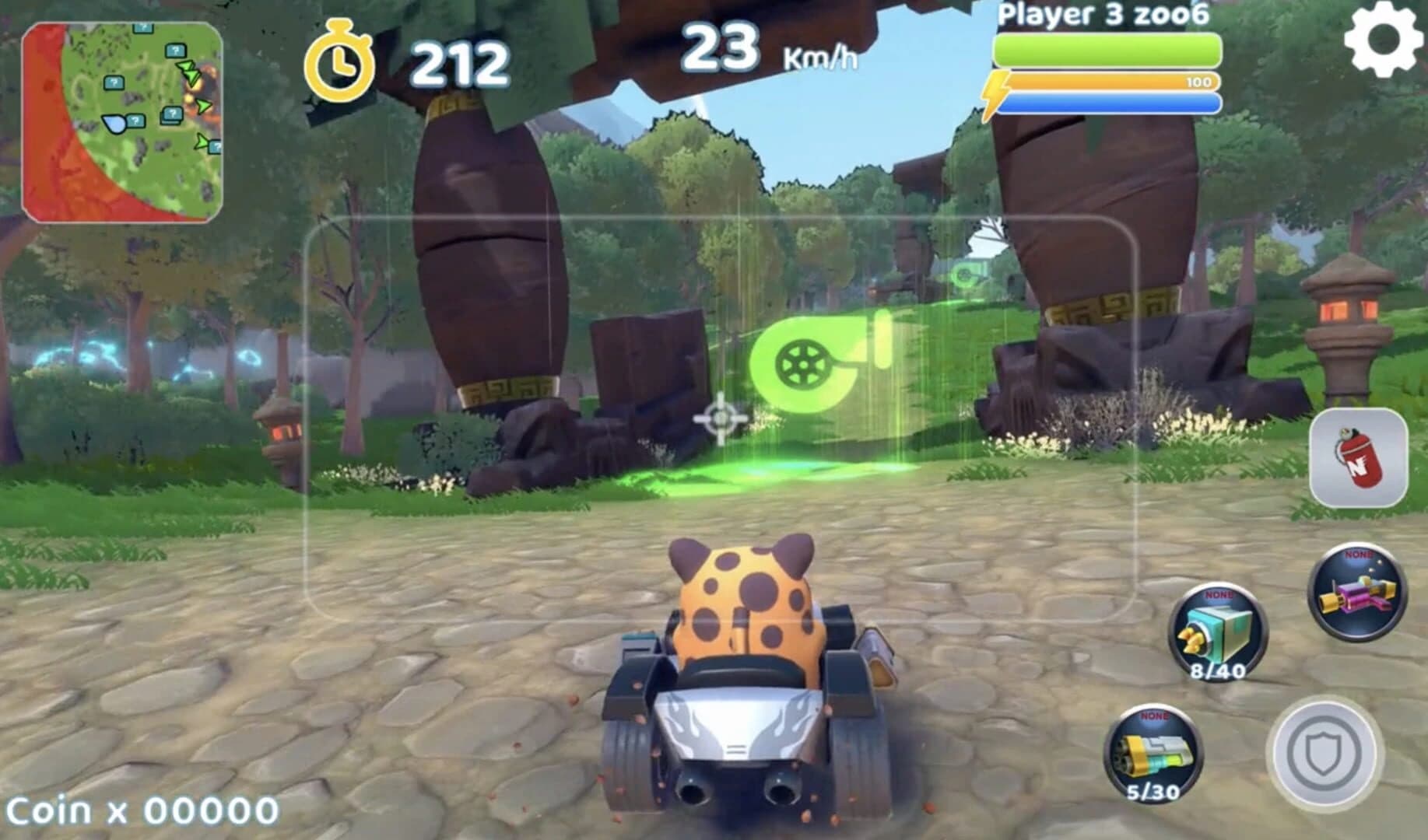This screenshot has width=1428, height=840.
Task: Click the Player 3 zoo6 name label
Action: pos(1103,14)
